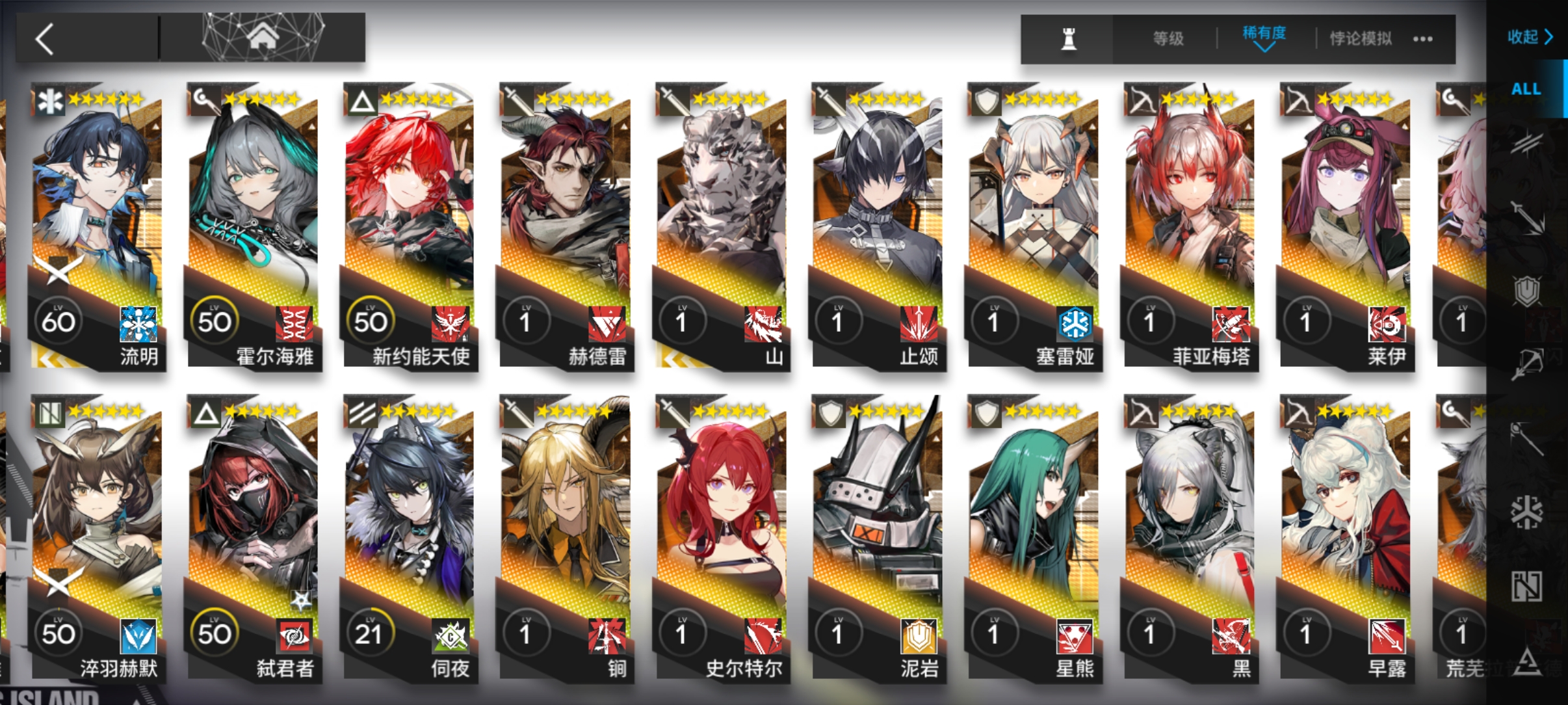This screenshot has height=705, width=1568.
Task: Click the back arrow button
Action: pyautogui.click(x=46, y=38)
